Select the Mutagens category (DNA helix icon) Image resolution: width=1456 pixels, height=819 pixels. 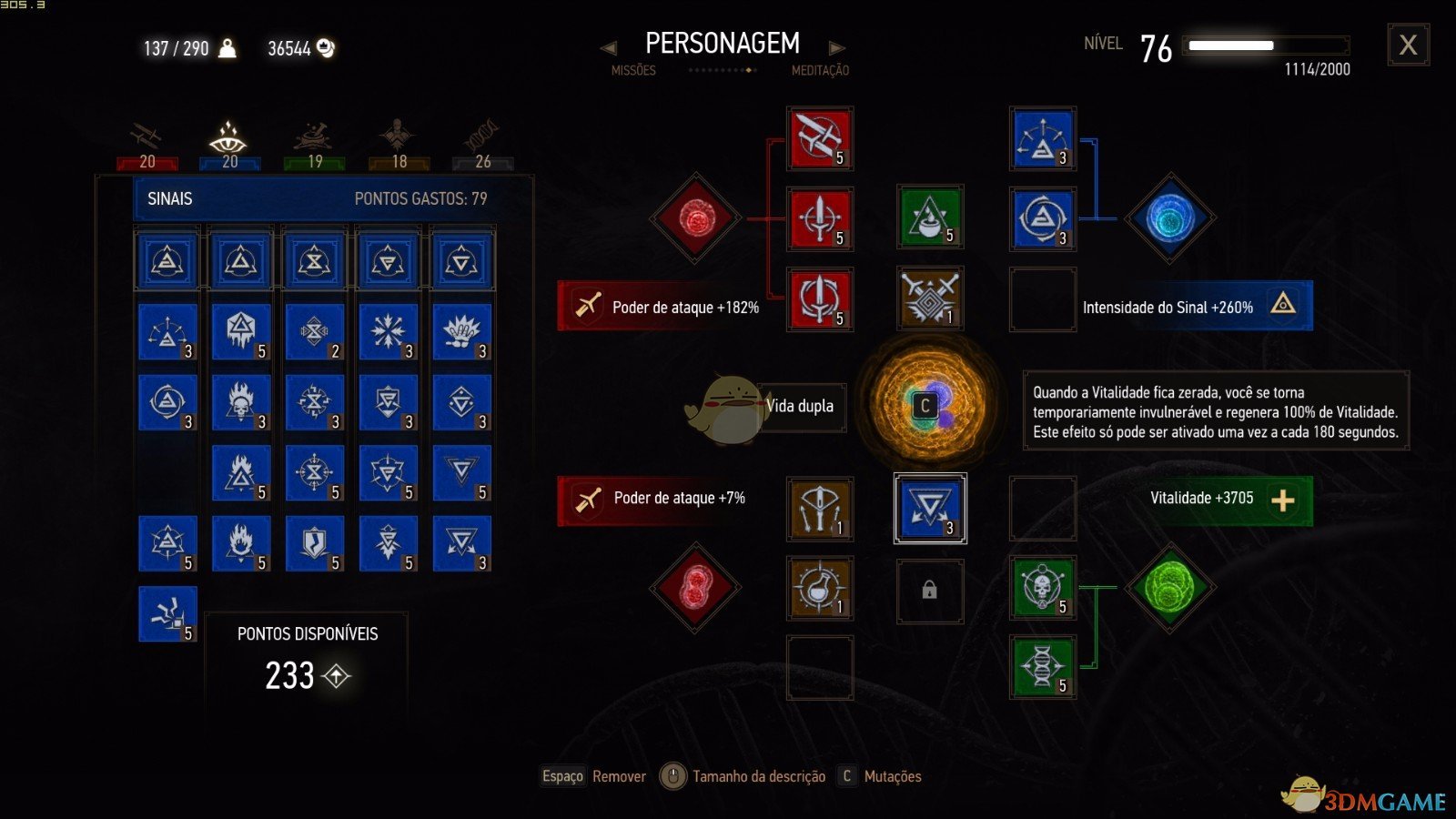pos(480,135)
